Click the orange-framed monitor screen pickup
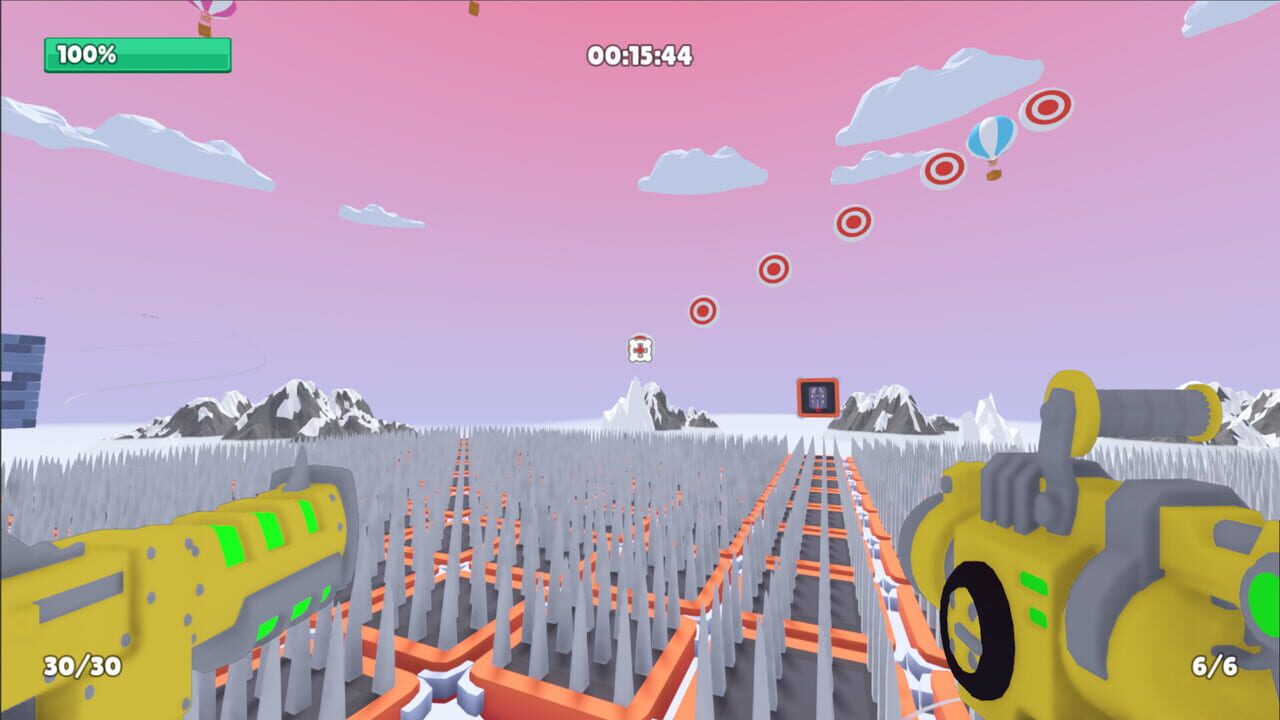This screenshot has width=1280, height=720. pyautogui.click(x=816, y=396)
